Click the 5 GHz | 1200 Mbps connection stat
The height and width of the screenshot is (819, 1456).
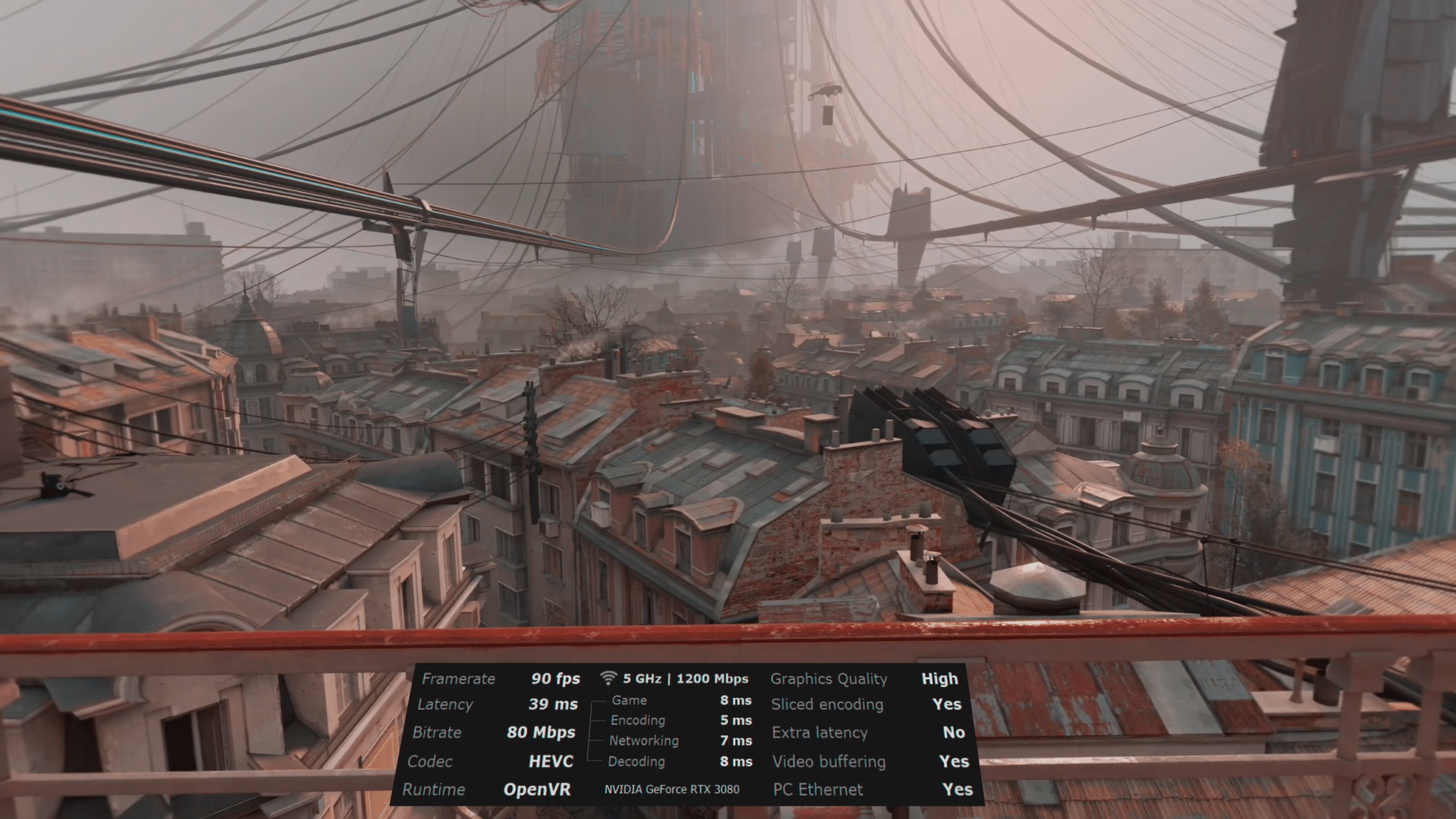click(x=686, y=679)
